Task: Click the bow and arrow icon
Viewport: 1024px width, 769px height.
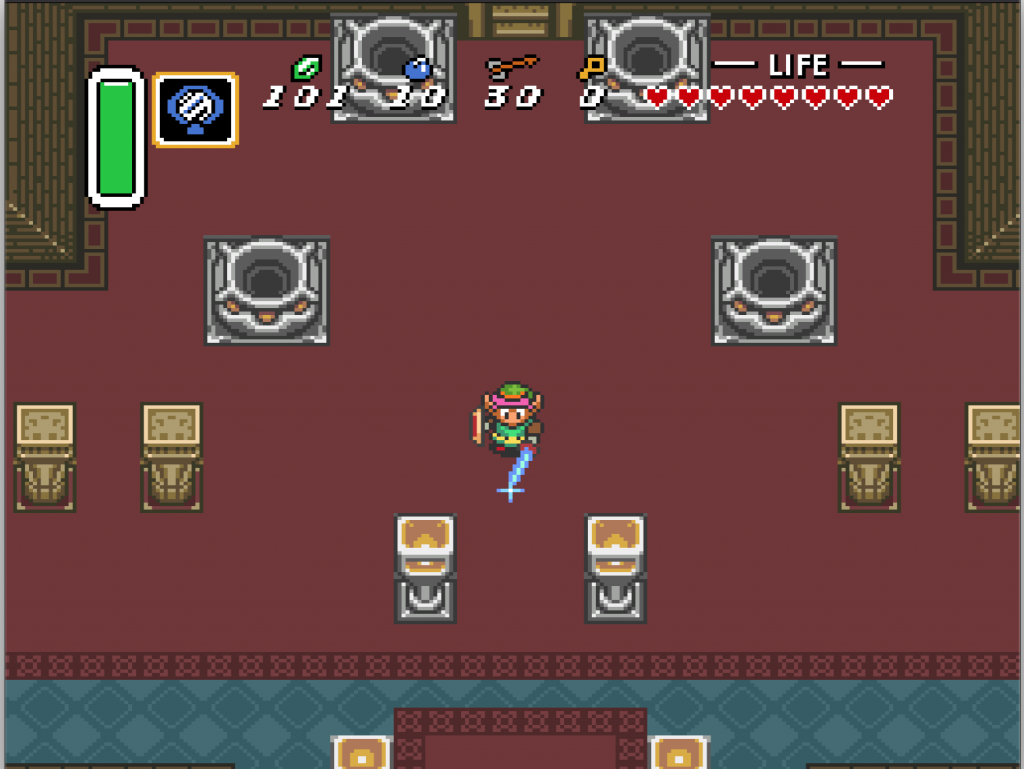Action: click(511, 68)
